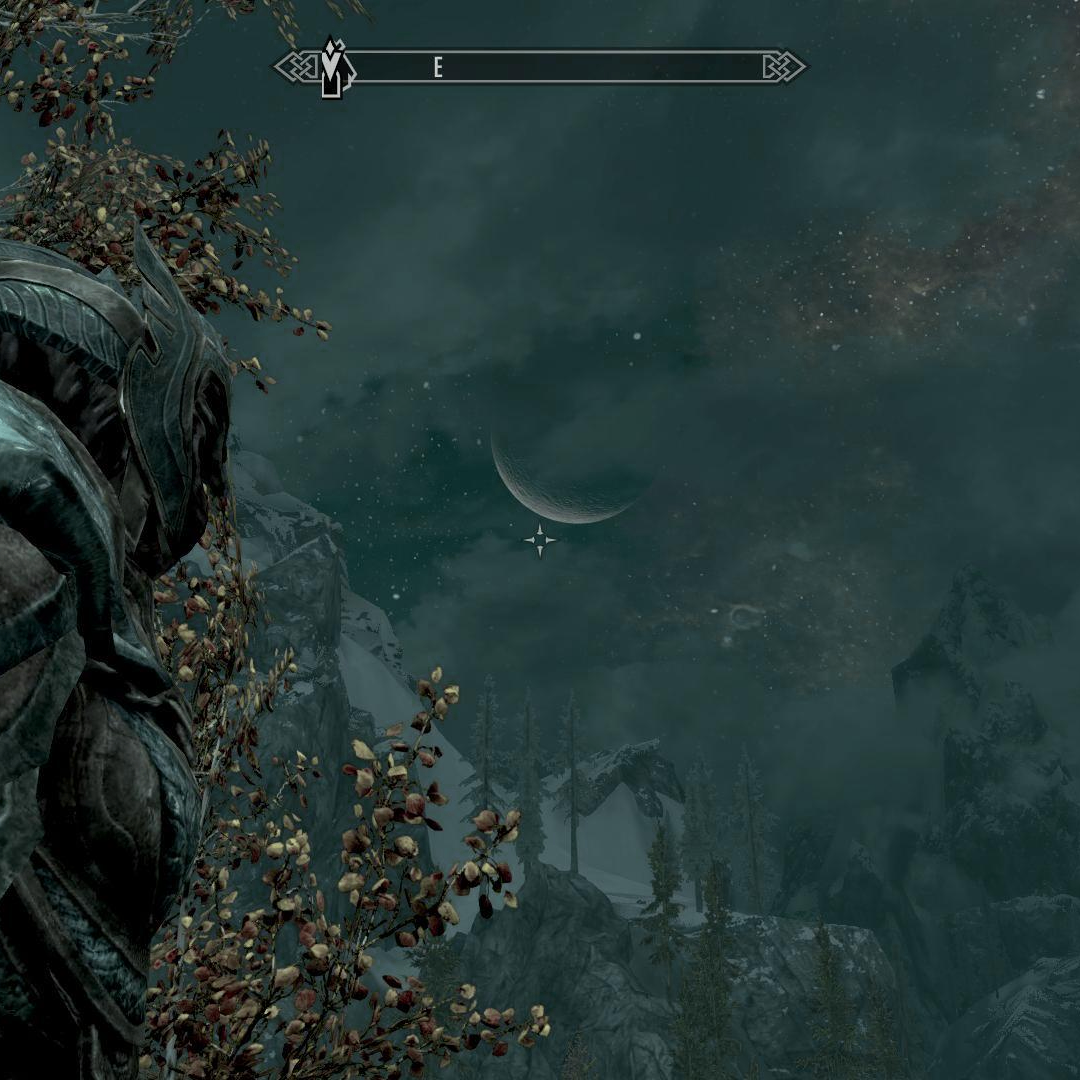The height and width of the screenshot is (1080, 1080).
Task: Select the East heading letter on the compass
Action: coord(438,68)
